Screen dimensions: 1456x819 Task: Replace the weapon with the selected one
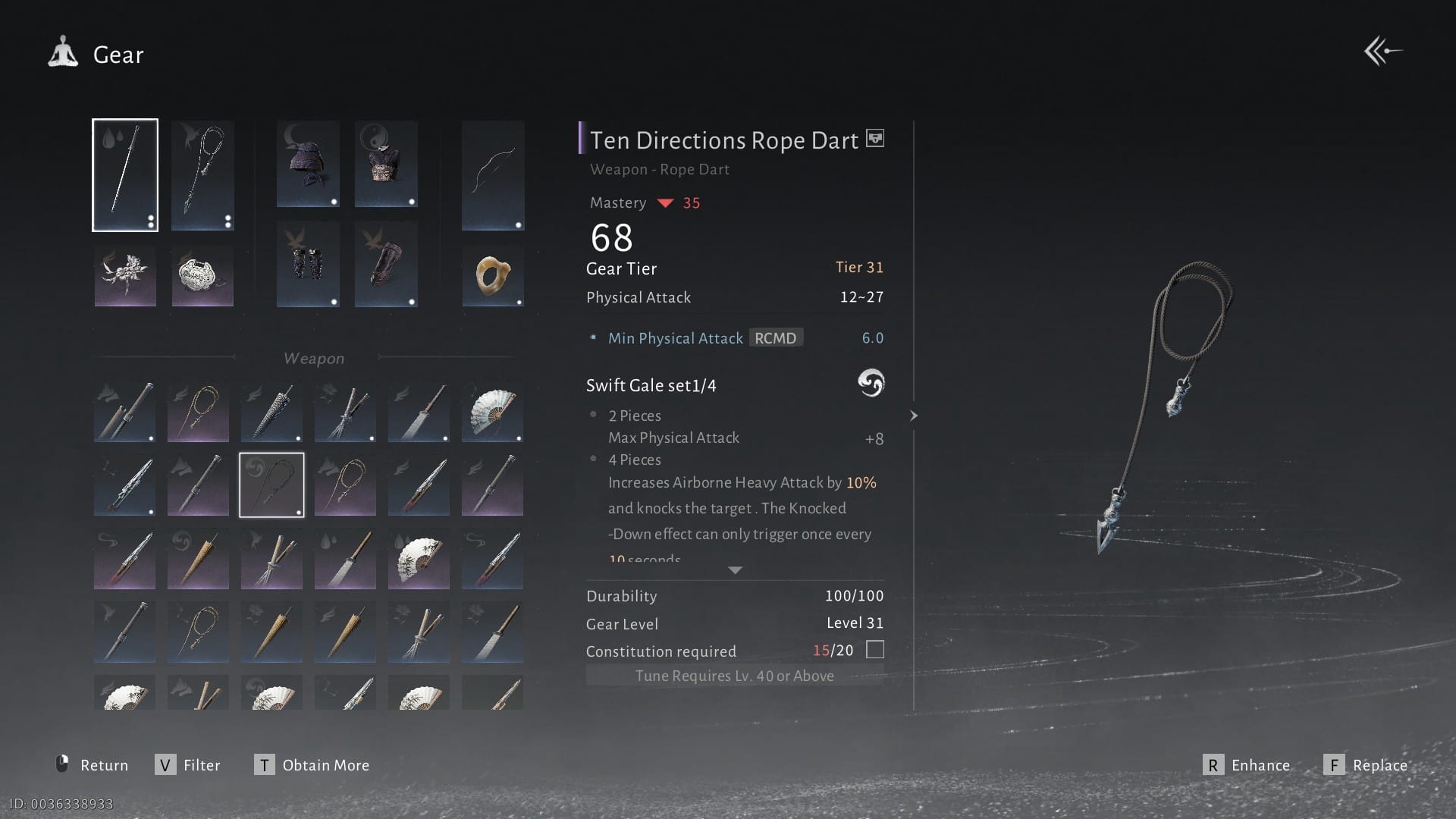coord(1366,765)
